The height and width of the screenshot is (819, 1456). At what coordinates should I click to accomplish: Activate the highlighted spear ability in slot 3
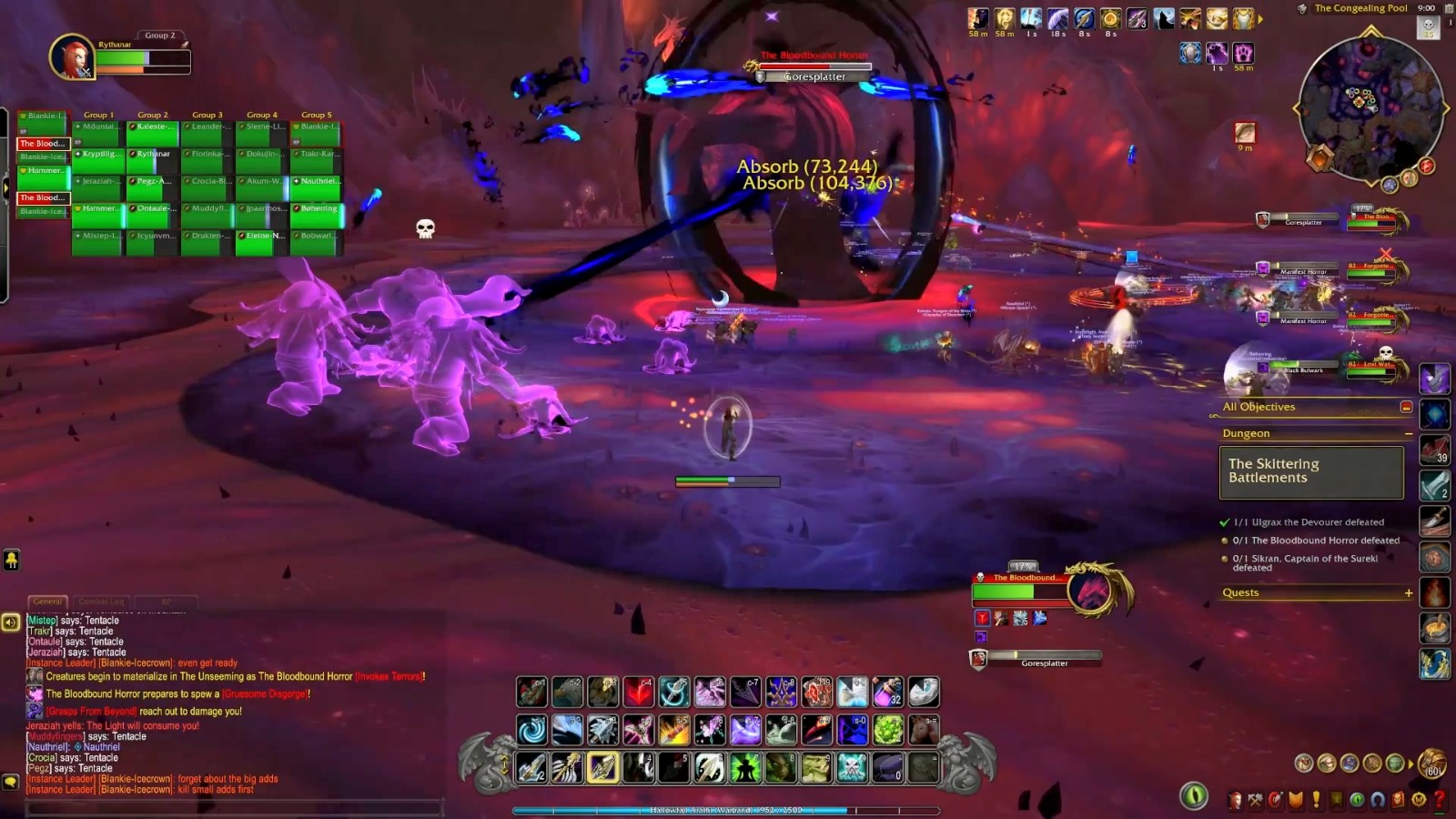coord(603,767)
